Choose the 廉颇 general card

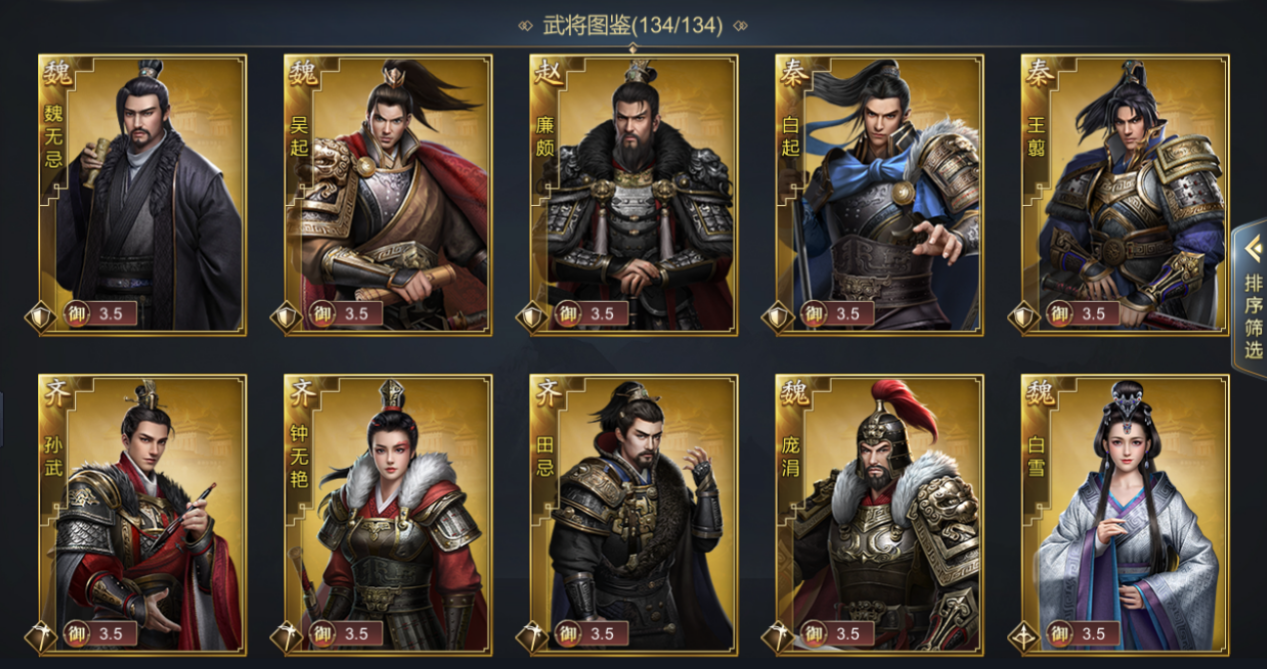click(634, 195)
